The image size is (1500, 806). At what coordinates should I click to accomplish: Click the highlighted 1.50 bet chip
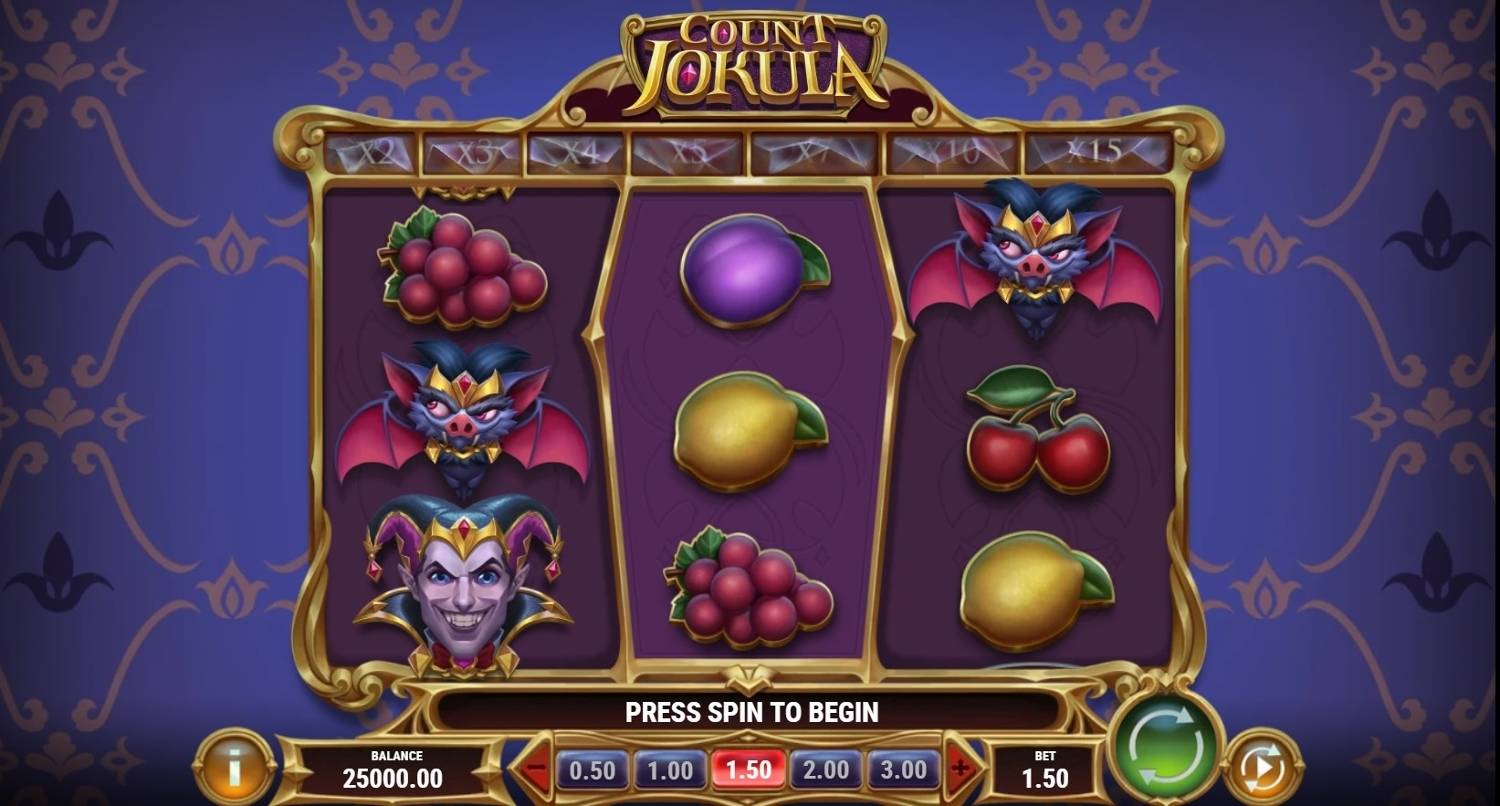748,771
